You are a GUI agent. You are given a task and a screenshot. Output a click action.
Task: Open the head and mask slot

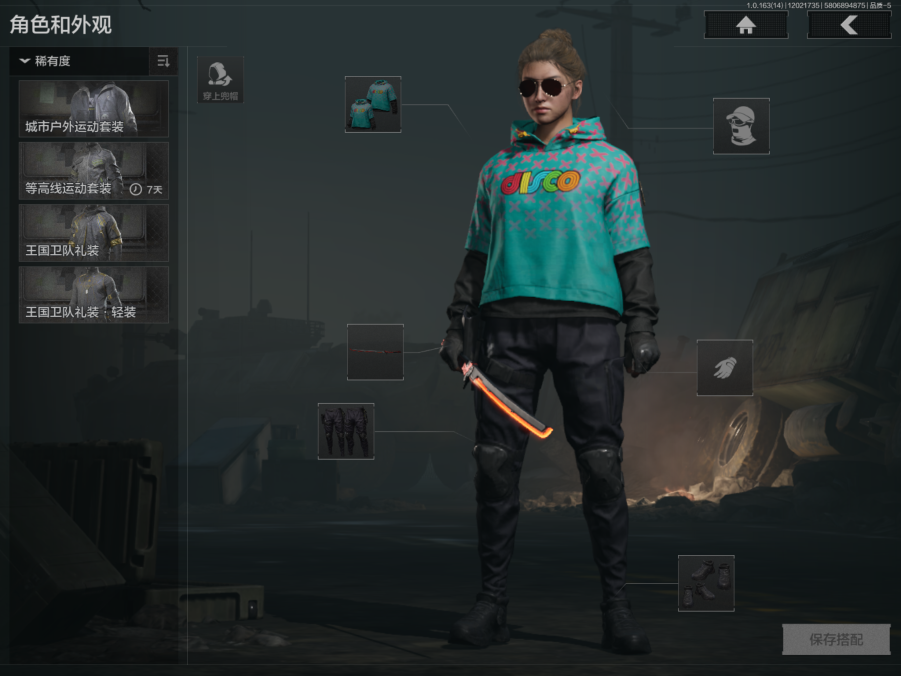click(741, 126)
